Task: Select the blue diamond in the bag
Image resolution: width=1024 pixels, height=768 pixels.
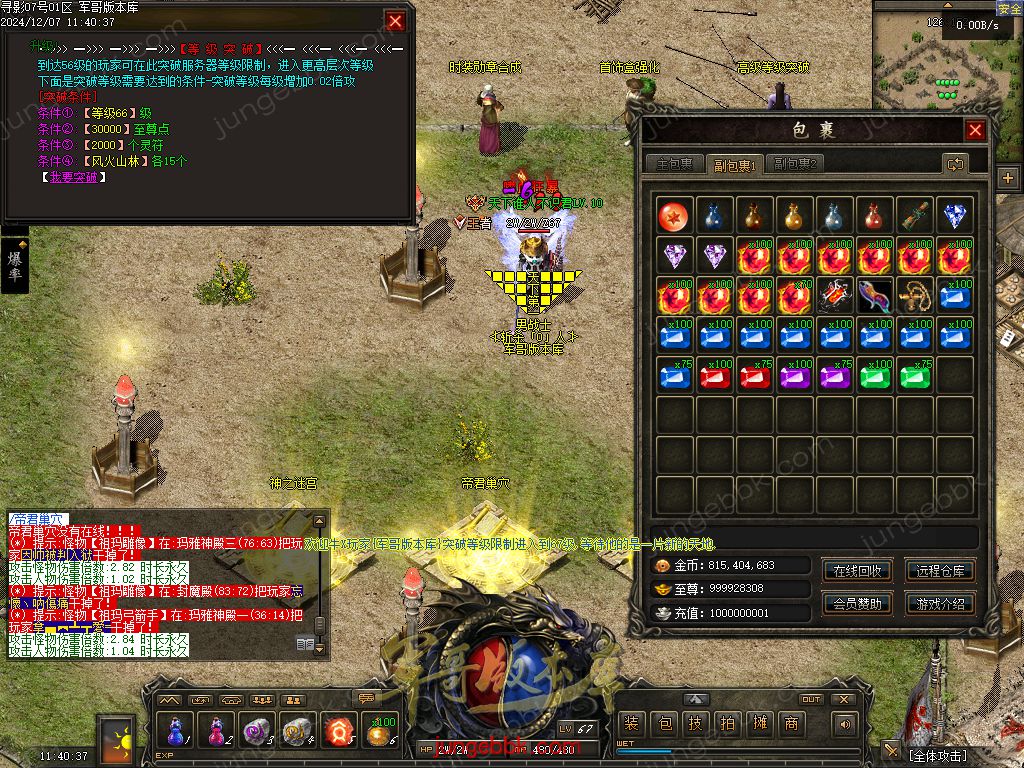Action: 955,216
